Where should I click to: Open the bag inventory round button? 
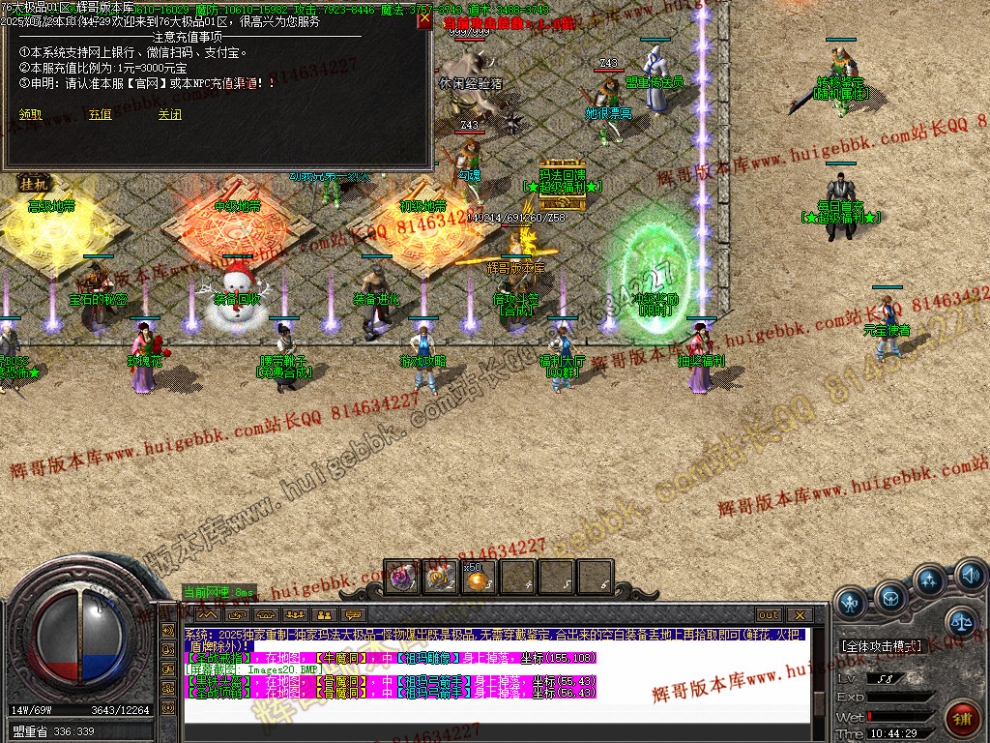point(889,598)
